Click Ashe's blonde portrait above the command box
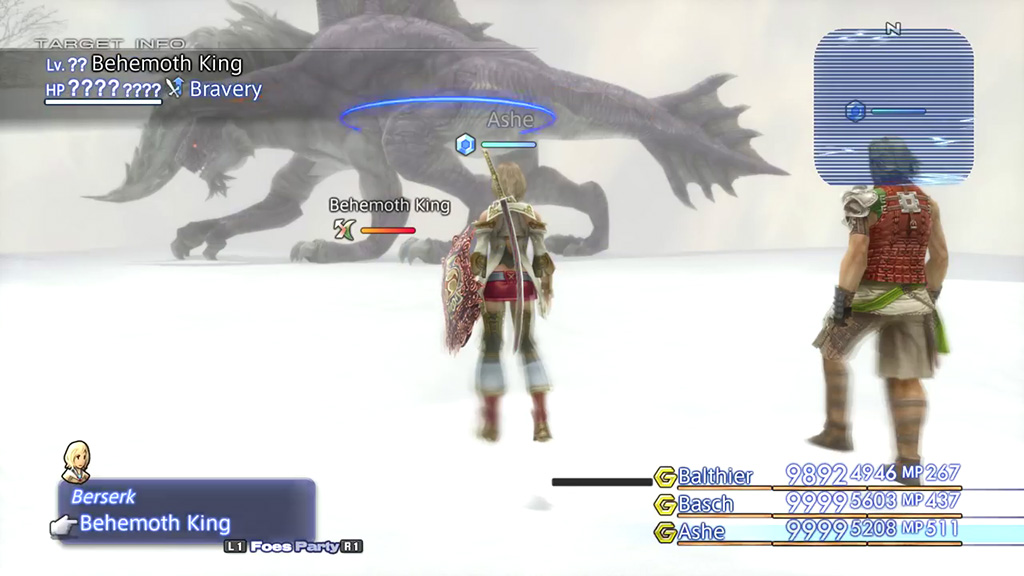 pyautogui.click(x=77, y=462)
